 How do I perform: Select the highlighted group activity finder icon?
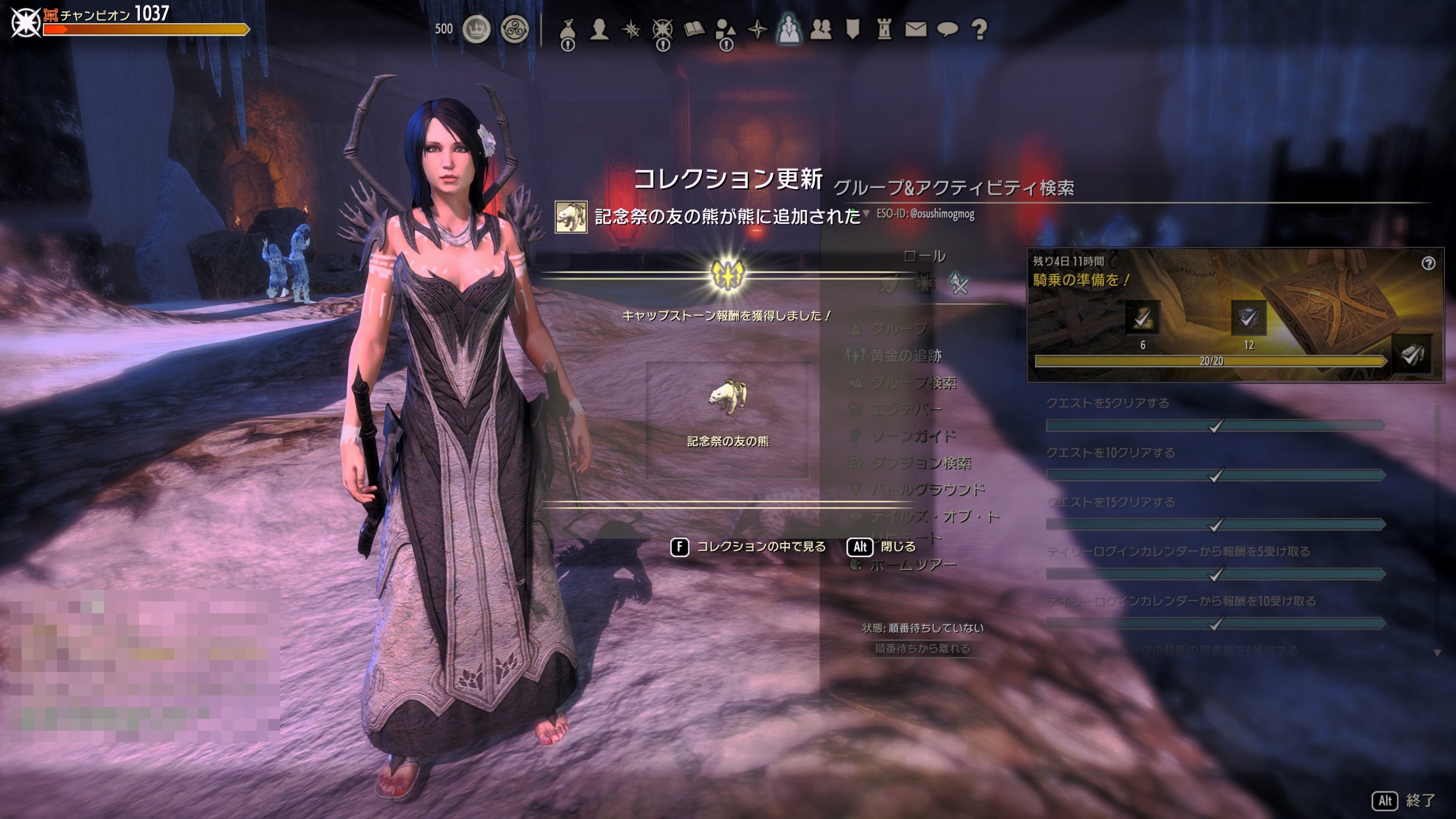pos(788,29)
